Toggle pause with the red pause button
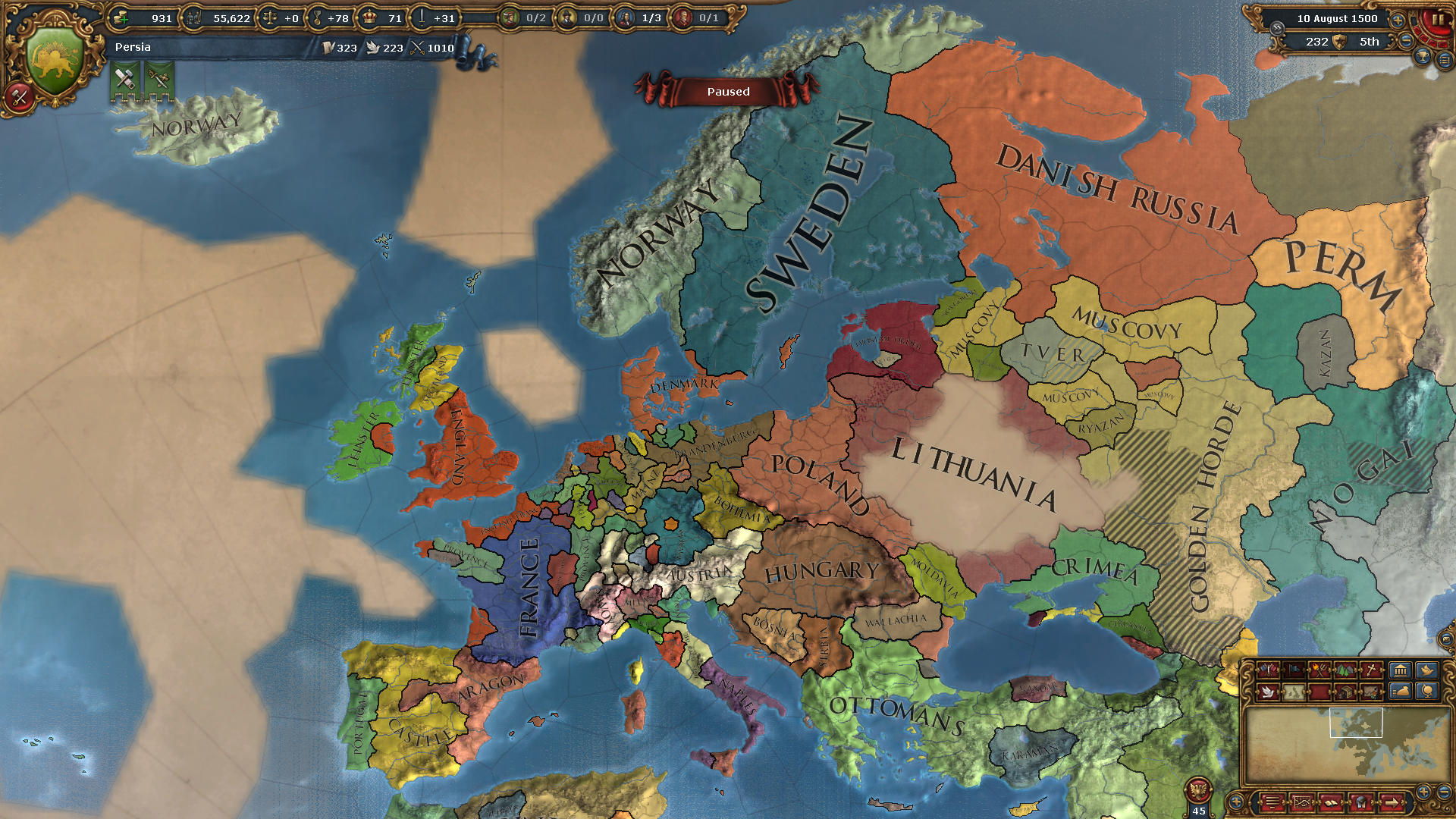1456x819 pixels. click(x=1438, y=19)
